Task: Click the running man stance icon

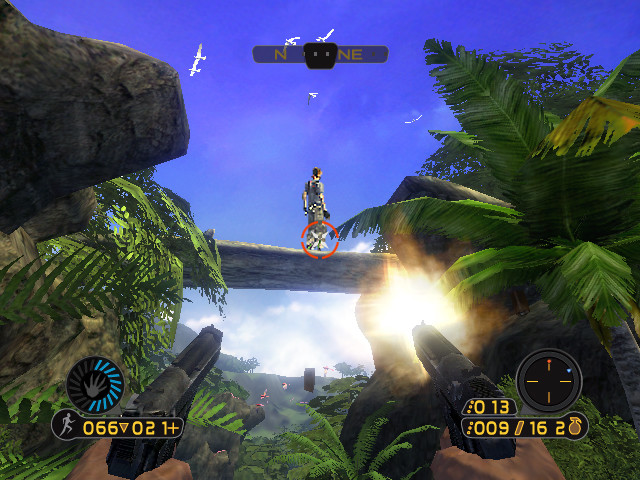Action: click(x=66, y=427)
